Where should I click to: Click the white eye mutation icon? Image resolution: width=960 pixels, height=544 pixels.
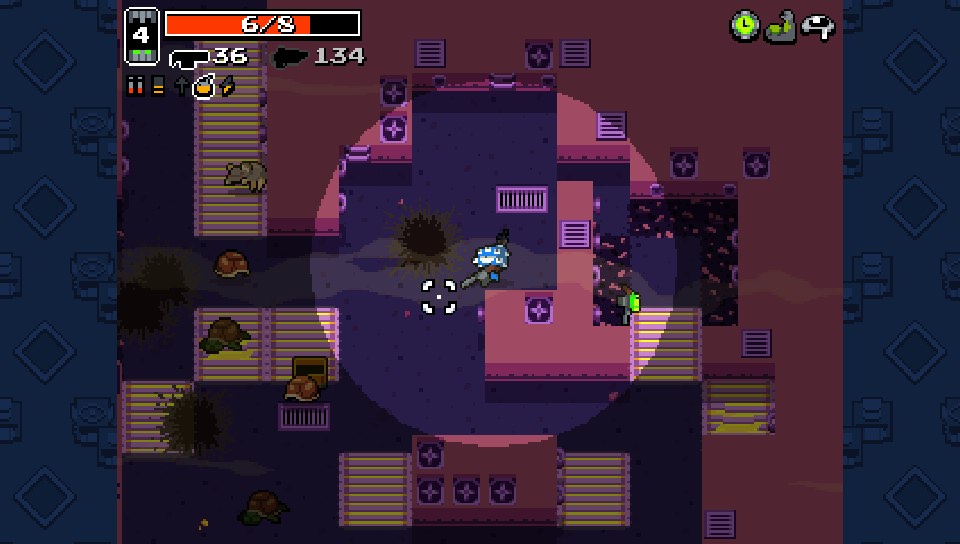click(x=818, y=27)
